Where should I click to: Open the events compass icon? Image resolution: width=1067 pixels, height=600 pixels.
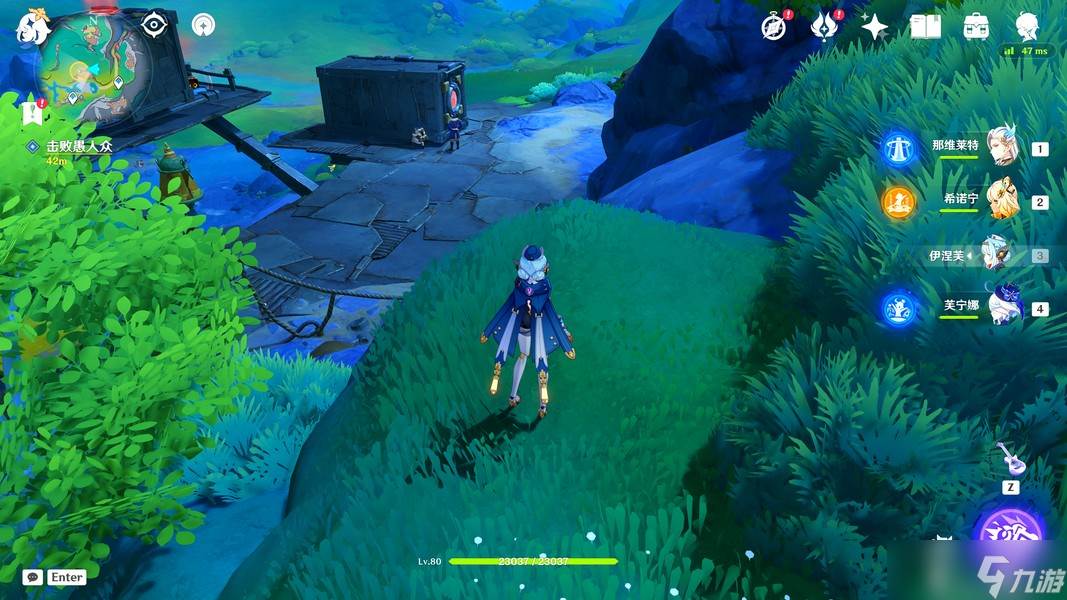tap(772, 26)
